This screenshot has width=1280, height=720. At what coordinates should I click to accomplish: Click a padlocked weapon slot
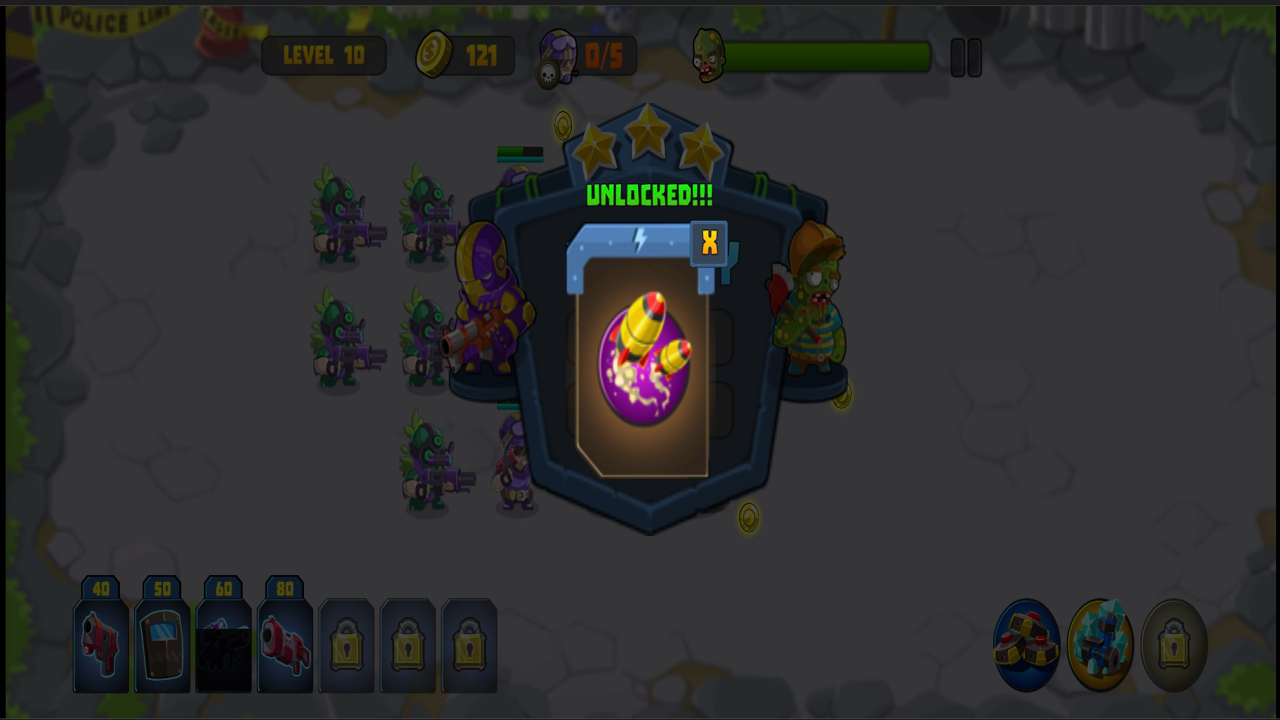(x=346, y=645)
